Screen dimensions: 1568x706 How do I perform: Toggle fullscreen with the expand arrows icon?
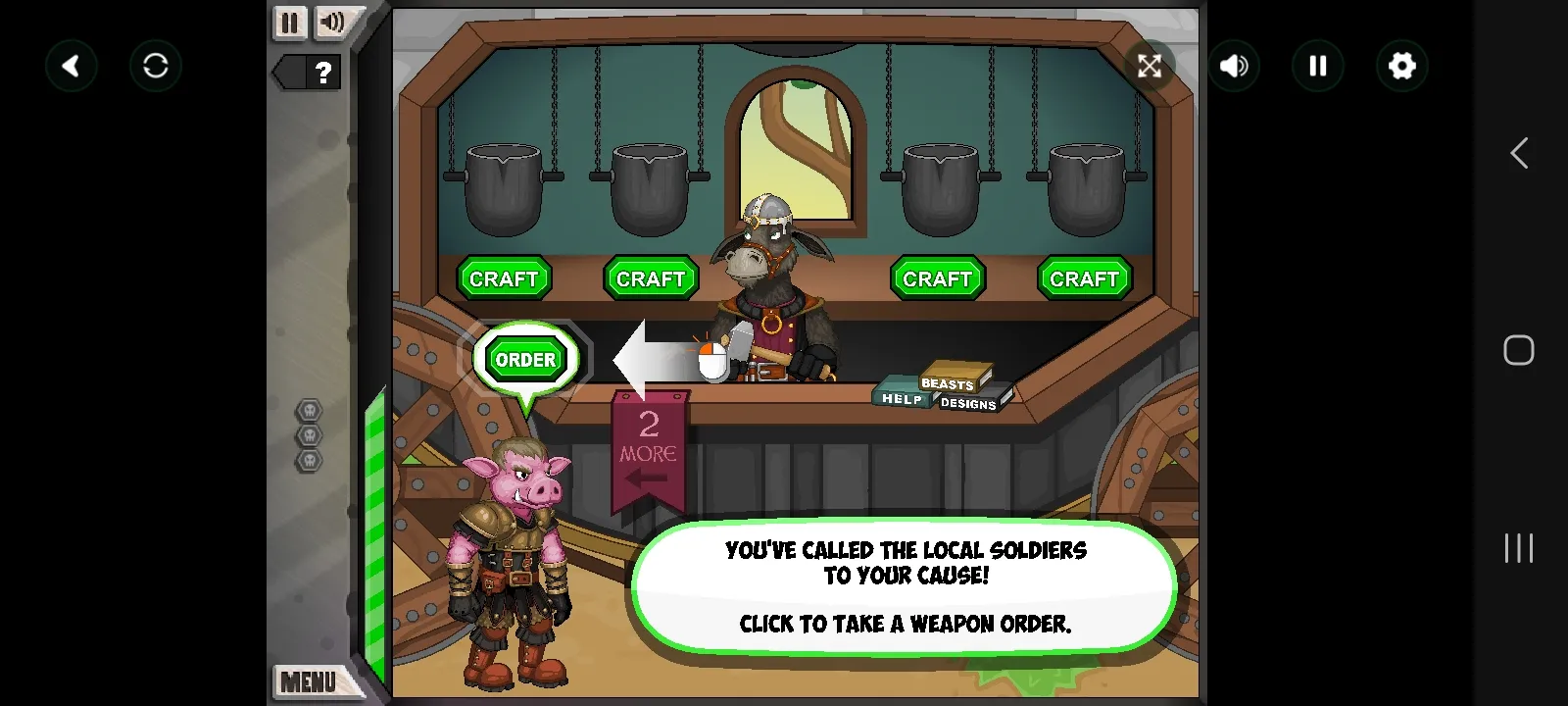pos(1149,66)
